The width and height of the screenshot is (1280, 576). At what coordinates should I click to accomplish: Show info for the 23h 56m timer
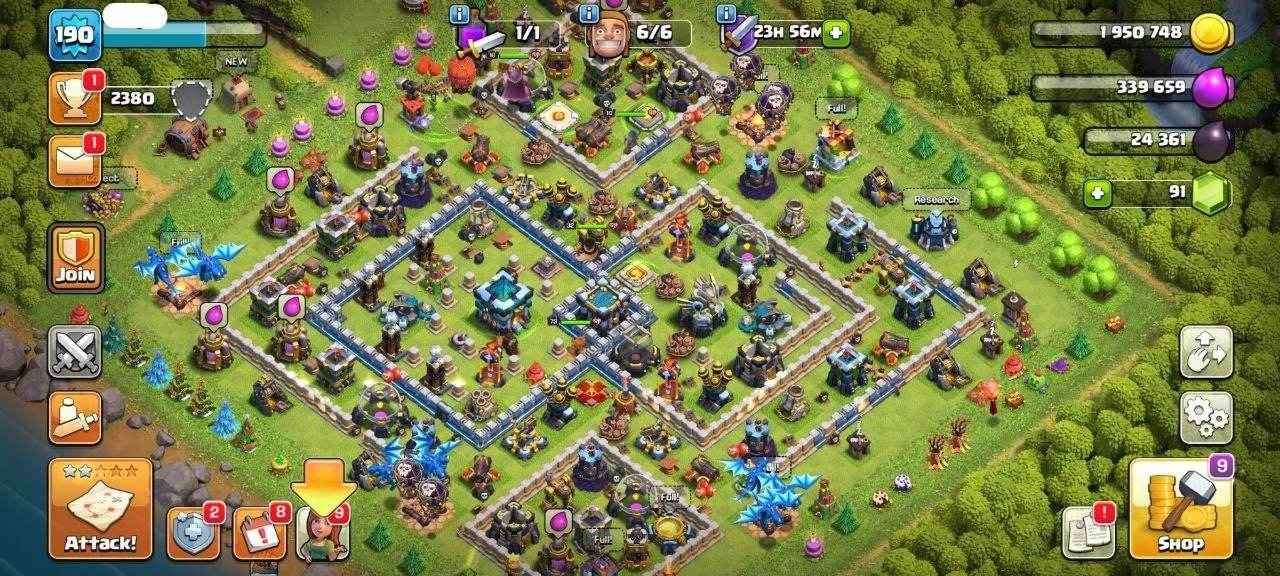click(x=726, y=14)
